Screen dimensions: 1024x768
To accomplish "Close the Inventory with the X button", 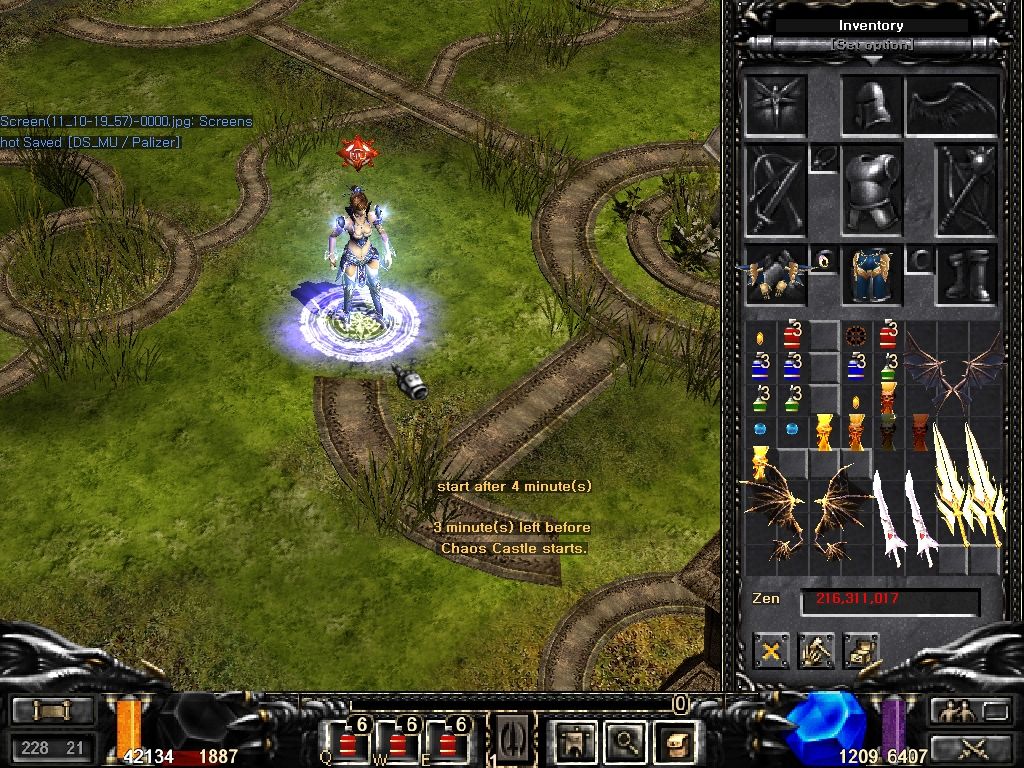I will point(771,651).
